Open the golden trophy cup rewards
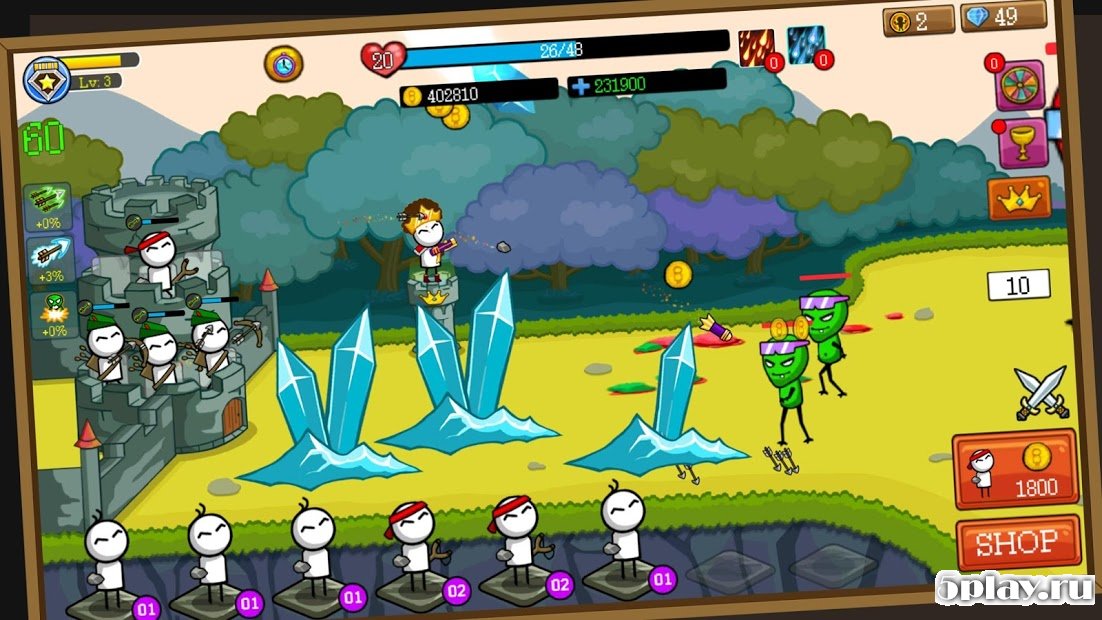The height and width of the screenshot is (620, 1102). click(1022, 143)
